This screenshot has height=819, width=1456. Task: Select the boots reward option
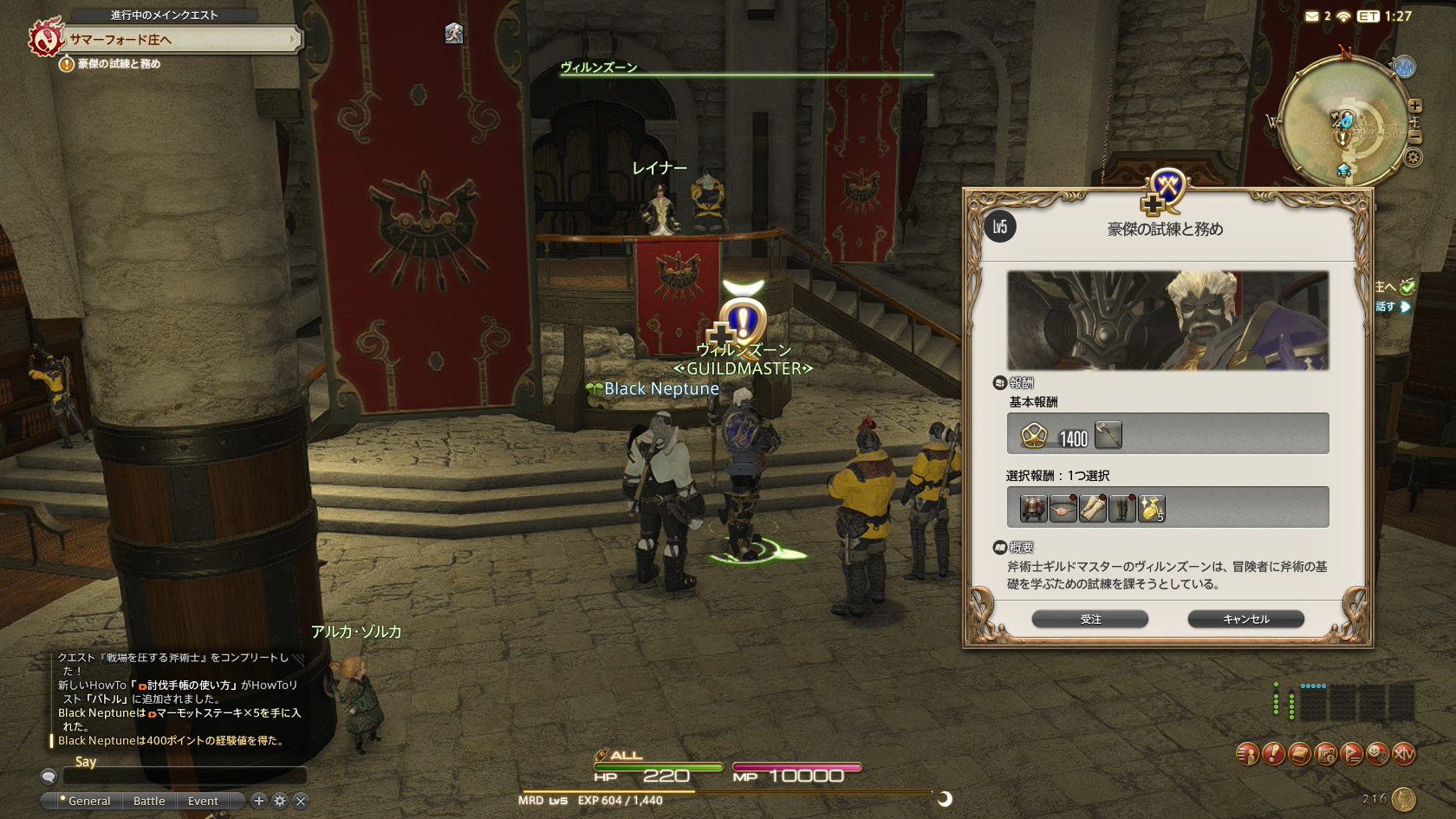[1121, 509]
